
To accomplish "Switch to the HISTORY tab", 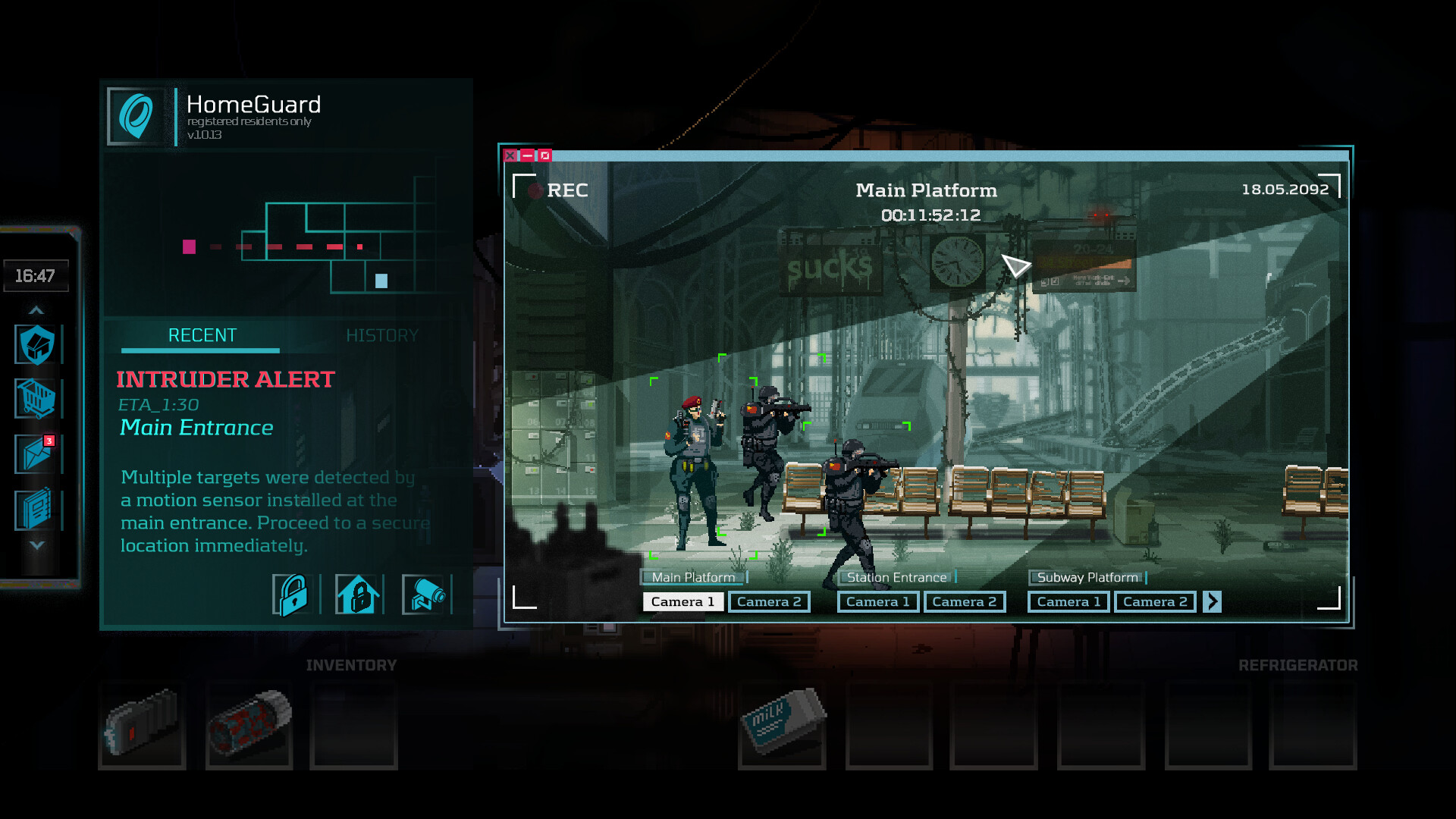I will click(x=383, y=335).
